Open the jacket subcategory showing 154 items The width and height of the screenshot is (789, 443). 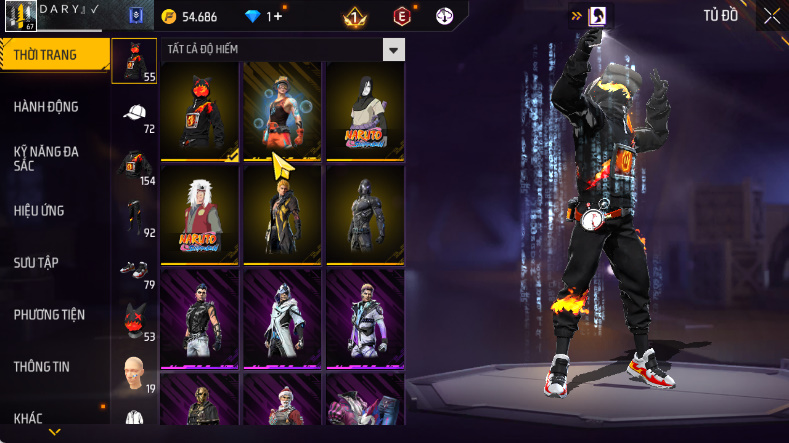[135, 166]
